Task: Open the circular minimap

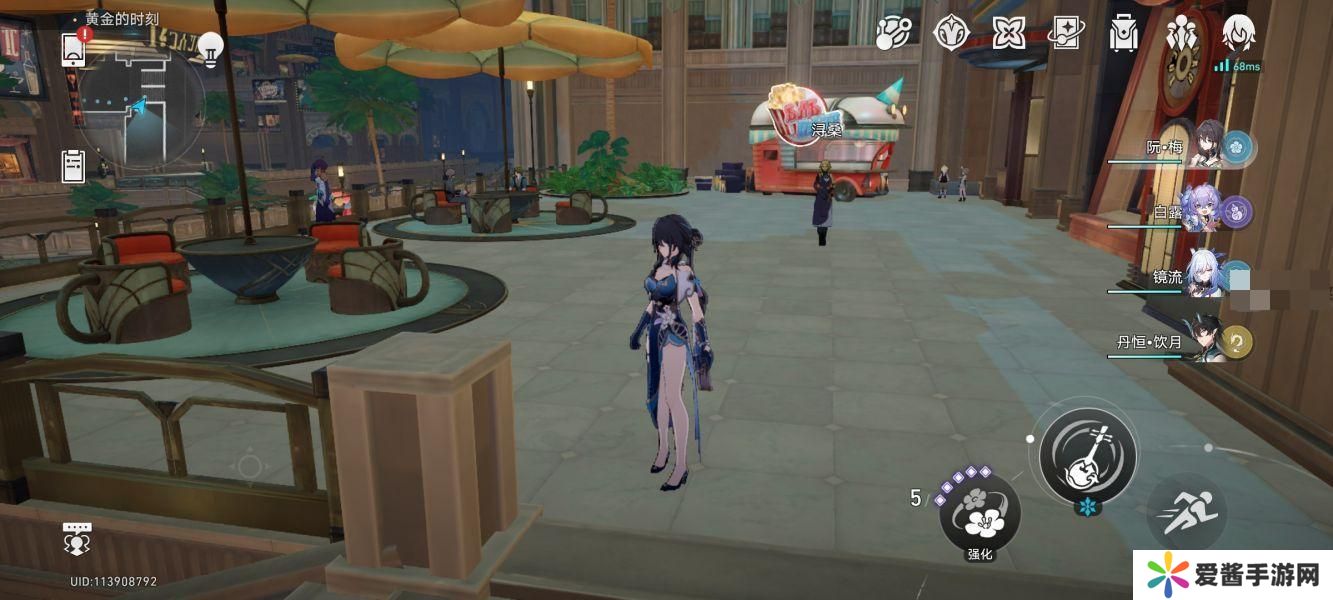Action: pyautogui.click(x=140, y=103)
